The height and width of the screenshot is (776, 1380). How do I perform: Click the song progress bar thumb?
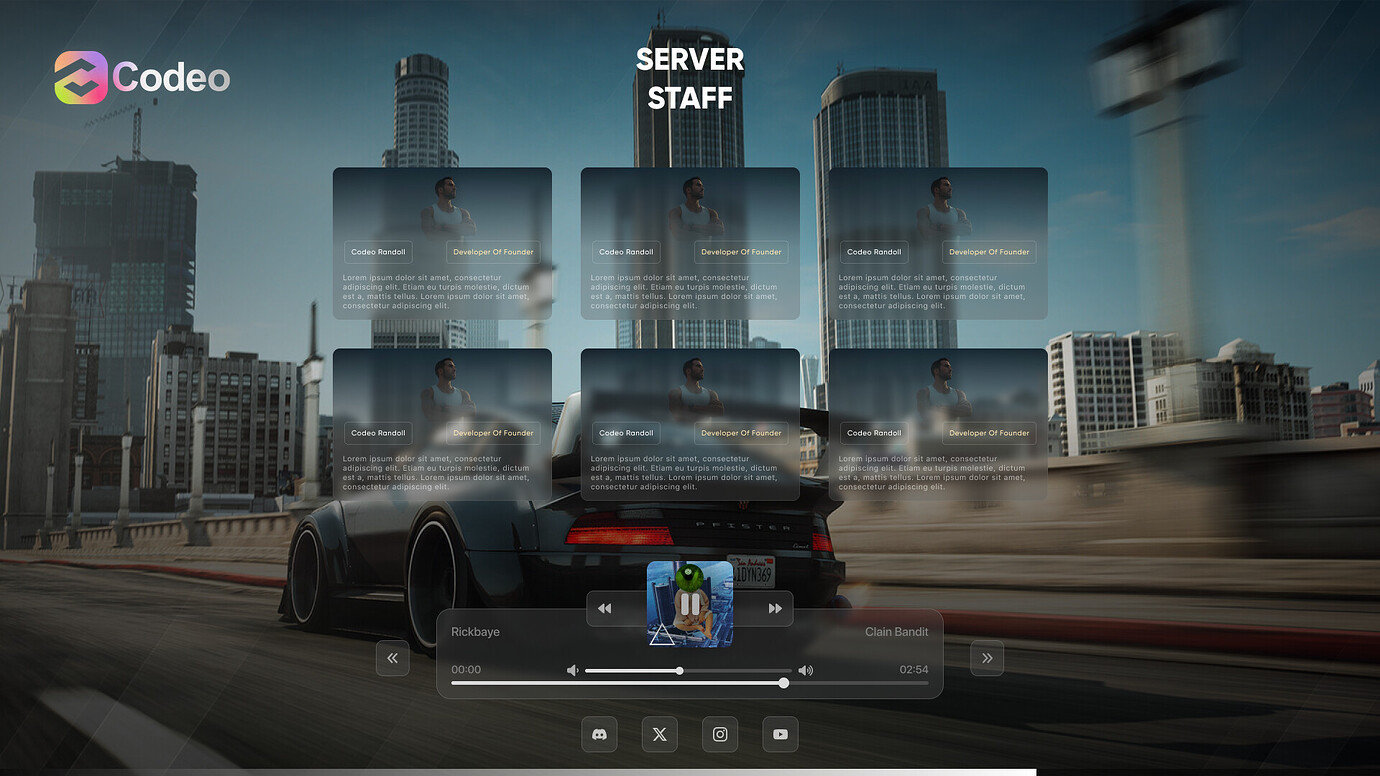point(783,683)
